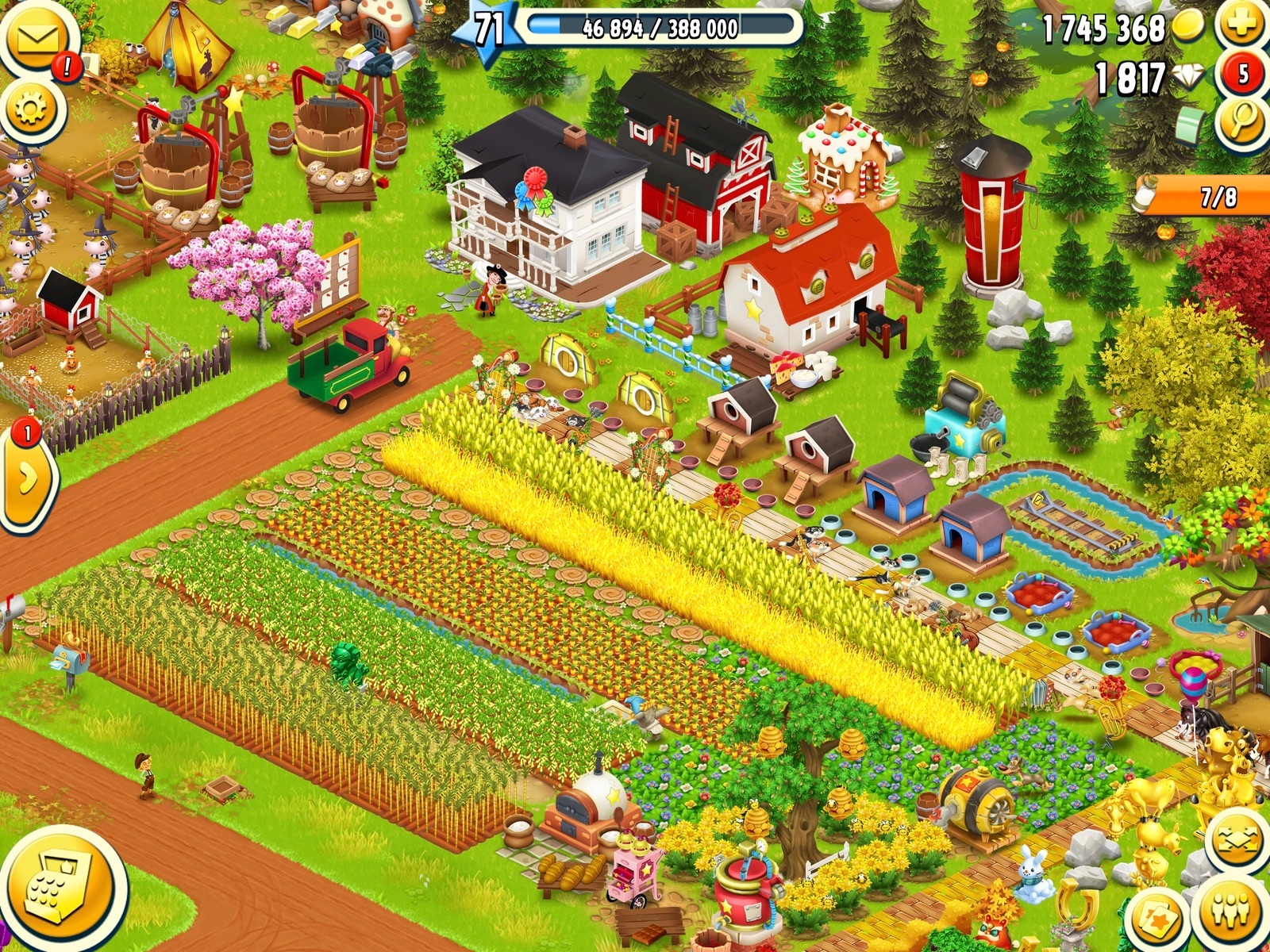
Task: Tap the plus button to buy coins
Action: point(1242,26)
